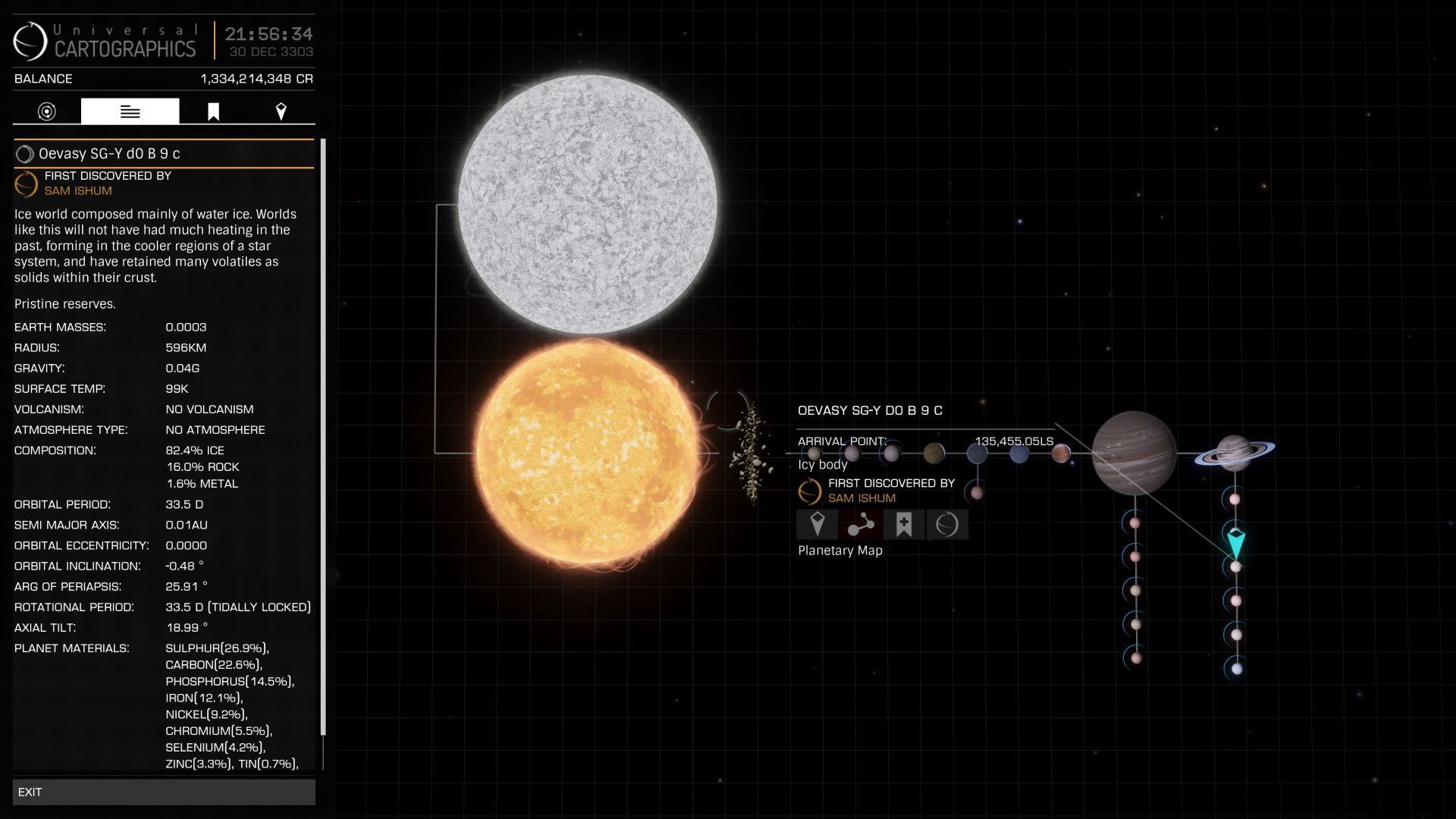Screen dimensions: 1456x819
Task: Select the orange star
Action: pyautogui.click(x=587, y=453)
